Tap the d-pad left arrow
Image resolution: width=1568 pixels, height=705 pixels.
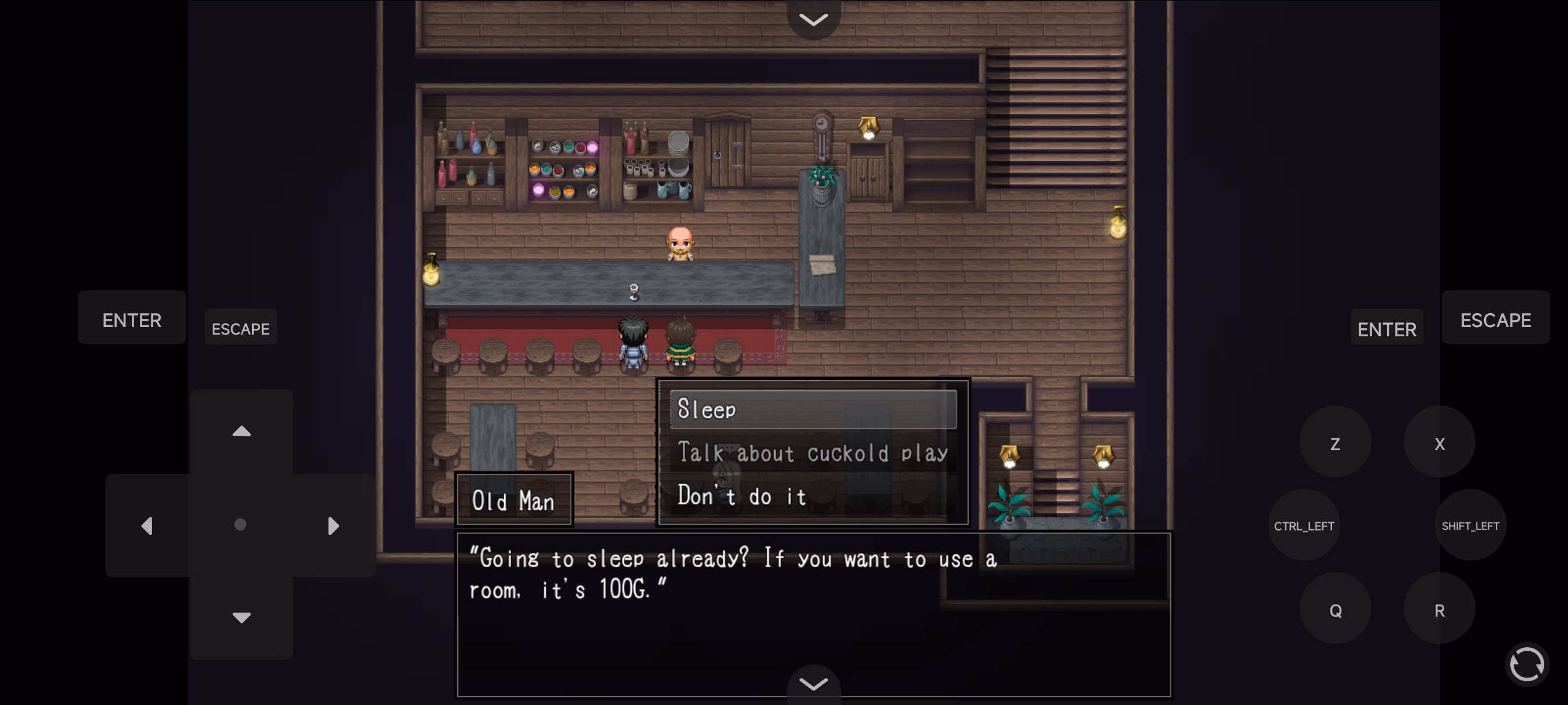click(x=147, y=525)
